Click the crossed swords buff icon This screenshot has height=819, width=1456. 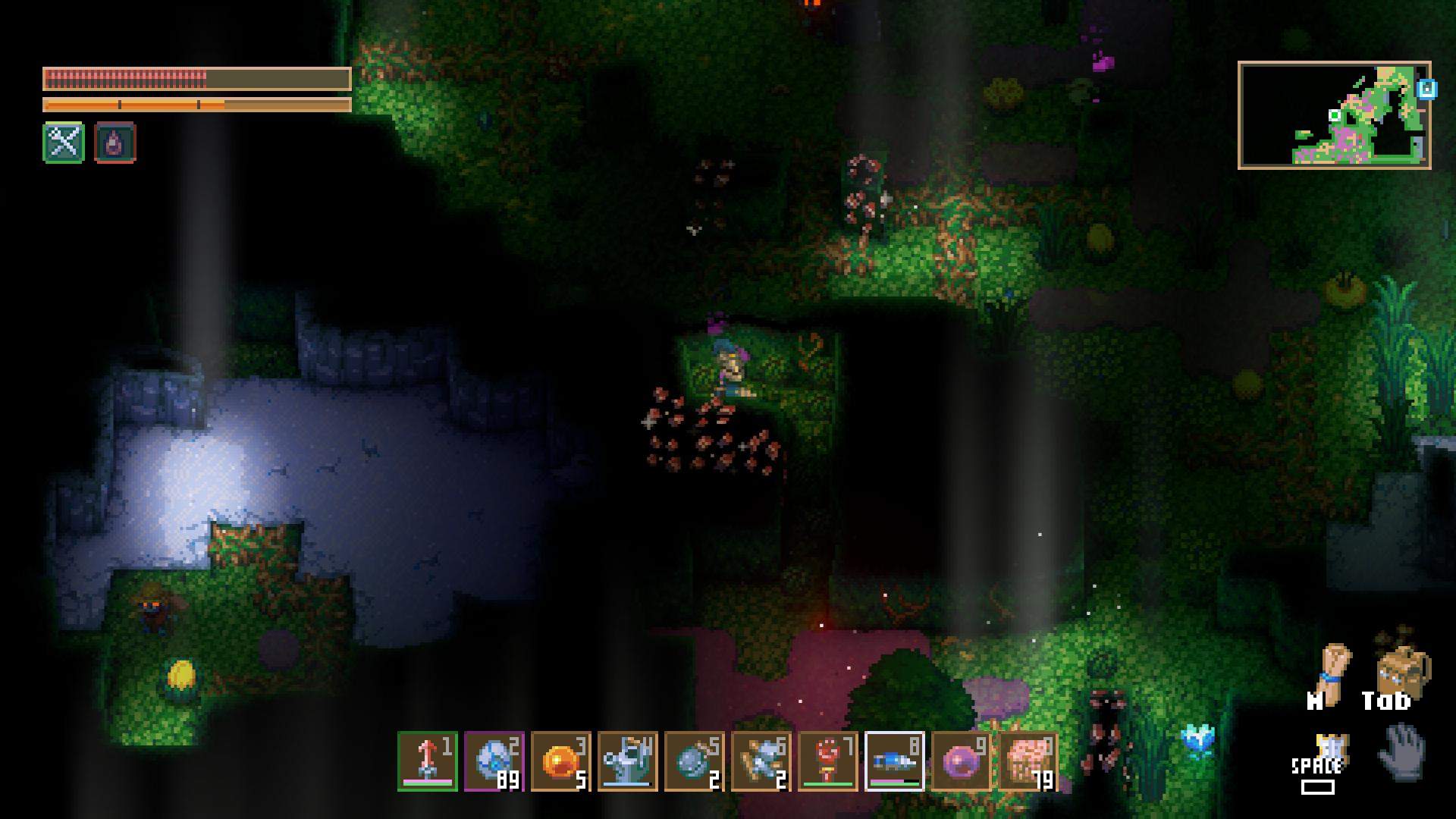click(64, 143)
